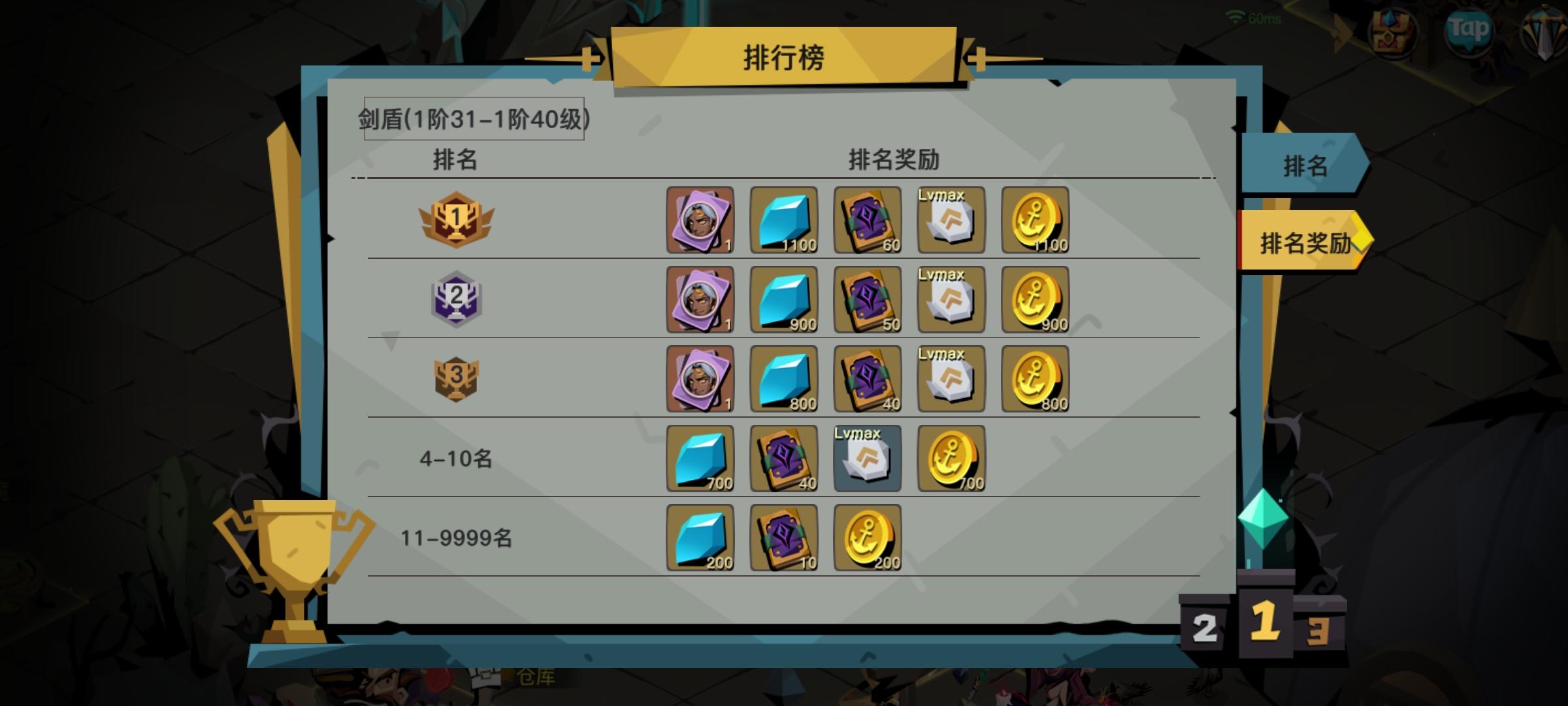The height and width of the screenshot is (706, 1568).
Task: Click the blue gem reward showing 1100
Action: coord(783,220)
